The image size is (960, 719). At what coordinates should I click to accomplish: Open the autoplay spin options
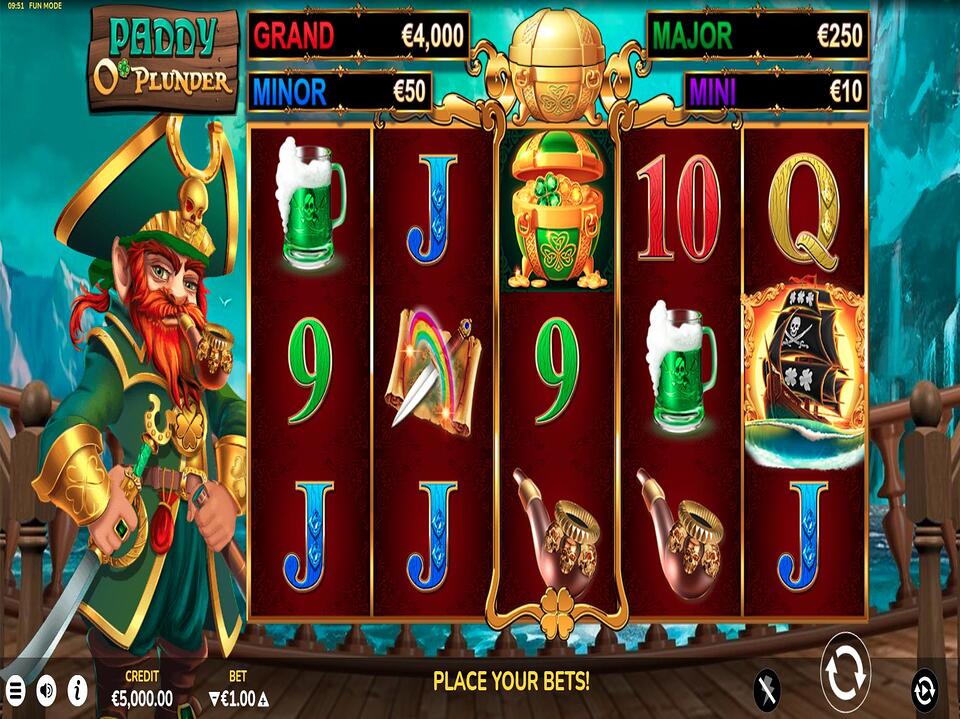[x=925, y=689]
